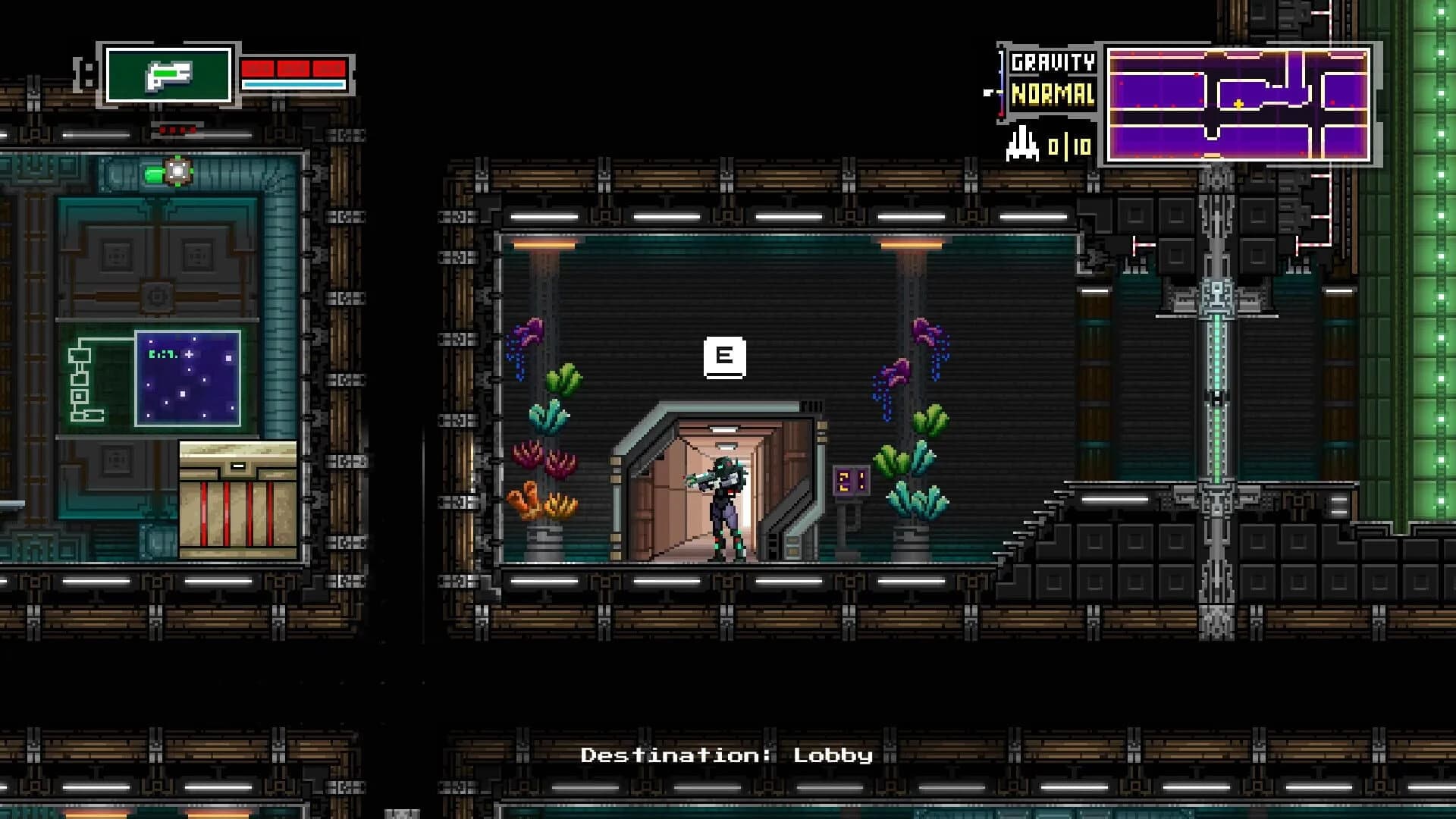
Task: Click the Destination: Lobby banner text
Action: (726, 755)
